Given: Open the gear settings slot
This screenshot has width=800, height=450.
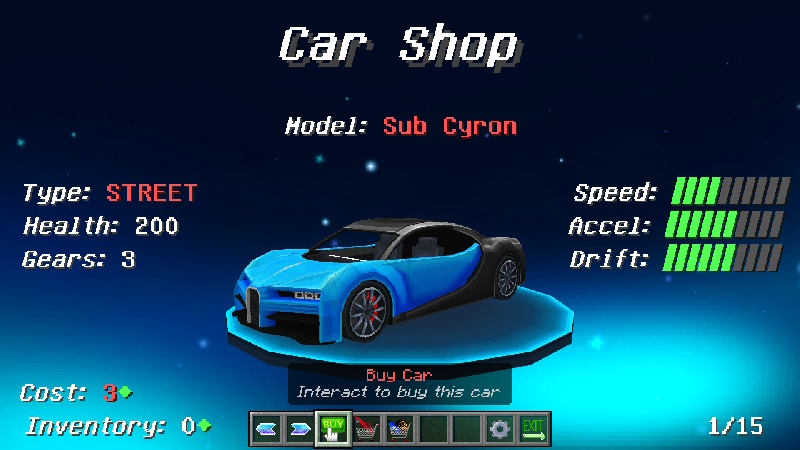Looking at the screenshot, I should pos(500,429).
